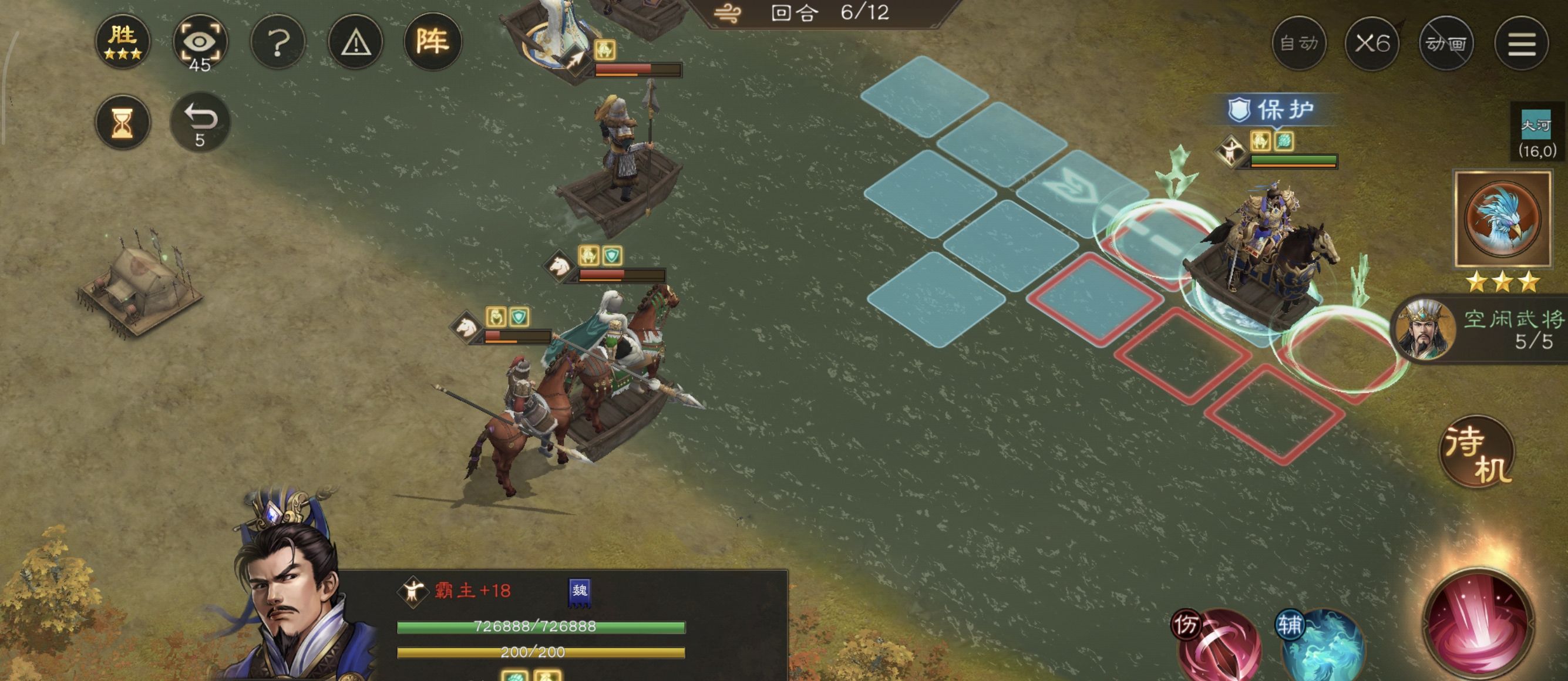Change the X6 battle speed
This screenshot has width=1568, height=681.
click(1372, 43)
